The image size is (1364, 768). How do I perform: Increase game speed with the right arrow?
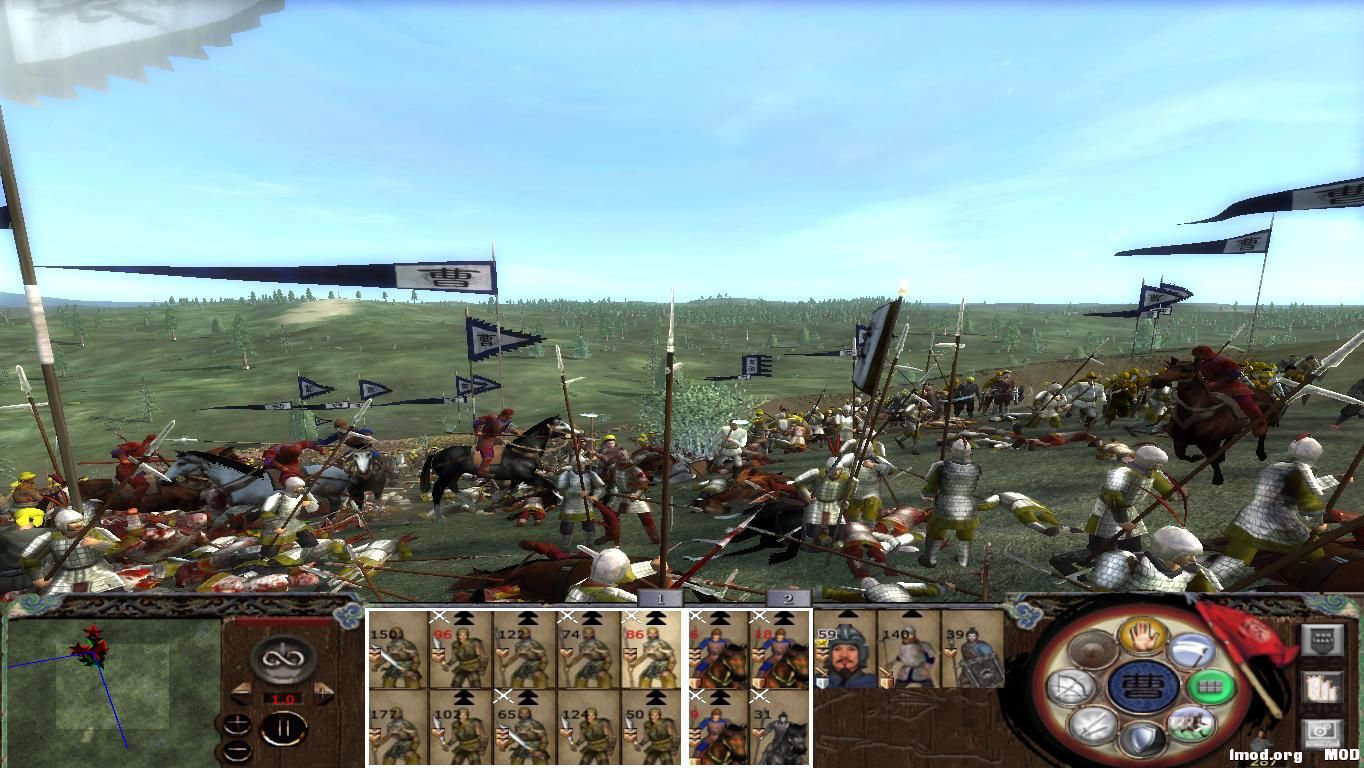(x=322, y=691)
